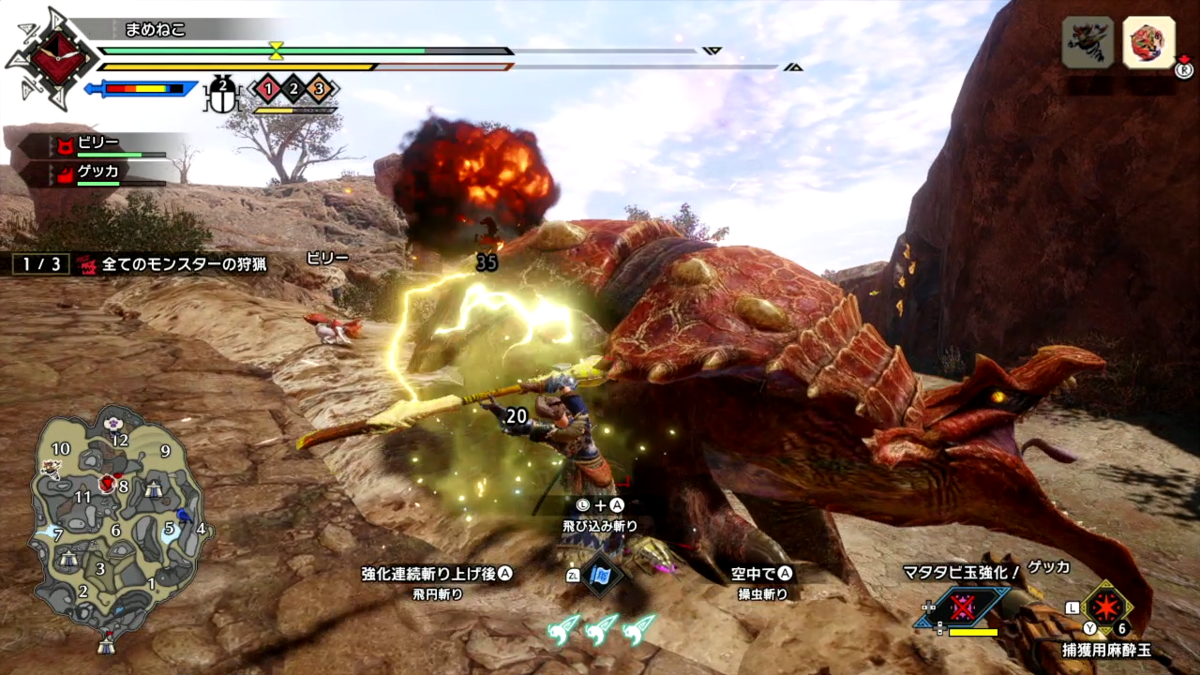1200x675 pixels.
Task: Select the 捕獲用麻酔玉 item slot
Action: point(1107,606)
